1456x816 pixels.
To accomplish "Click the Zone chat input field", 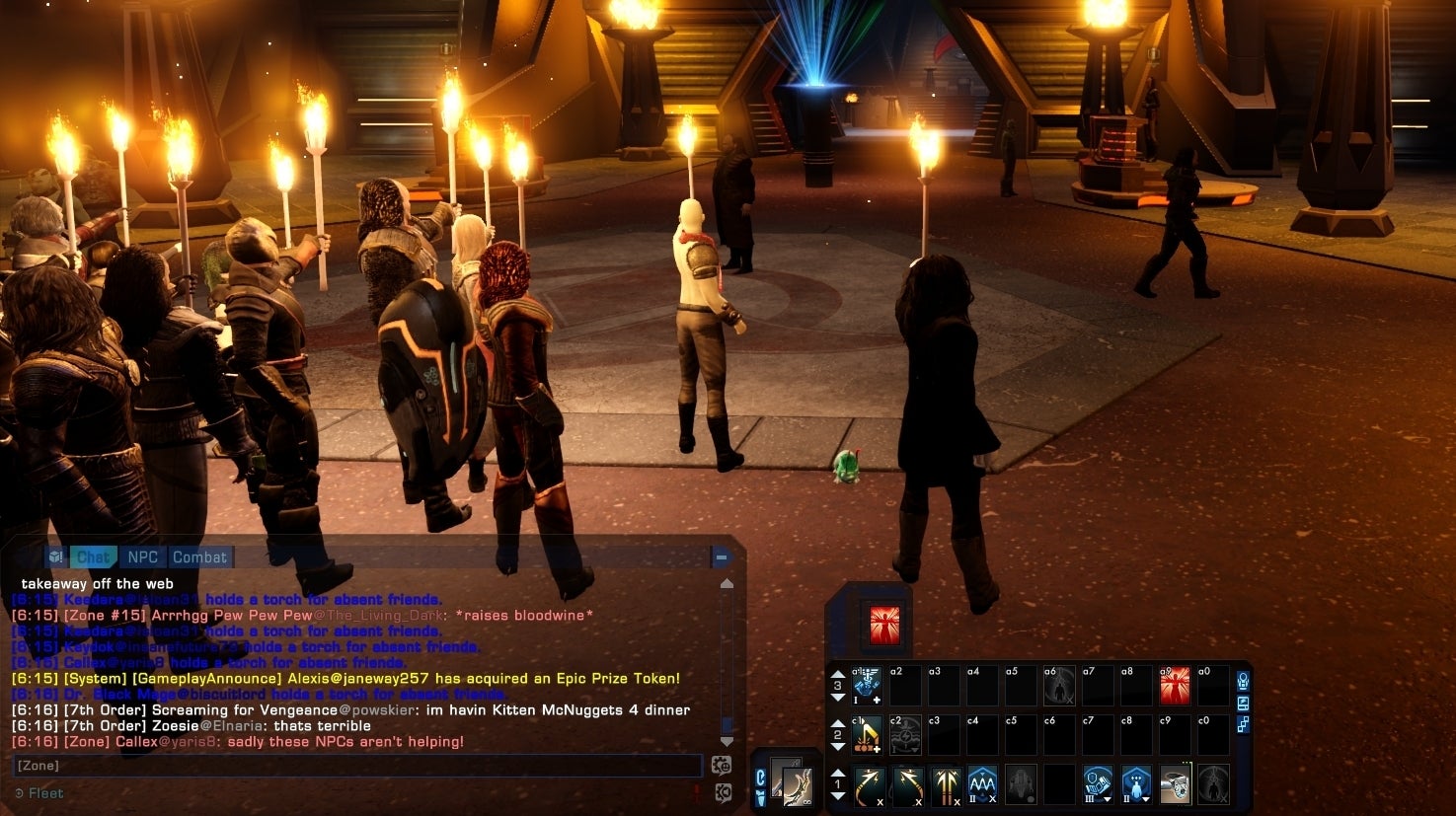I will coord(355,766).
